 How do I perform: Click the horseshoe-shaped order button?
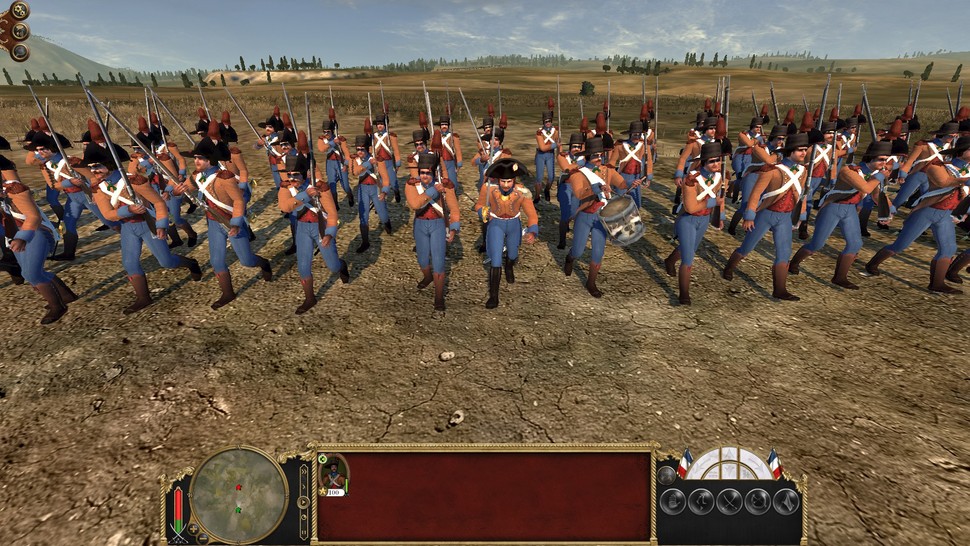pyautogui.click(x=758, y=501)
